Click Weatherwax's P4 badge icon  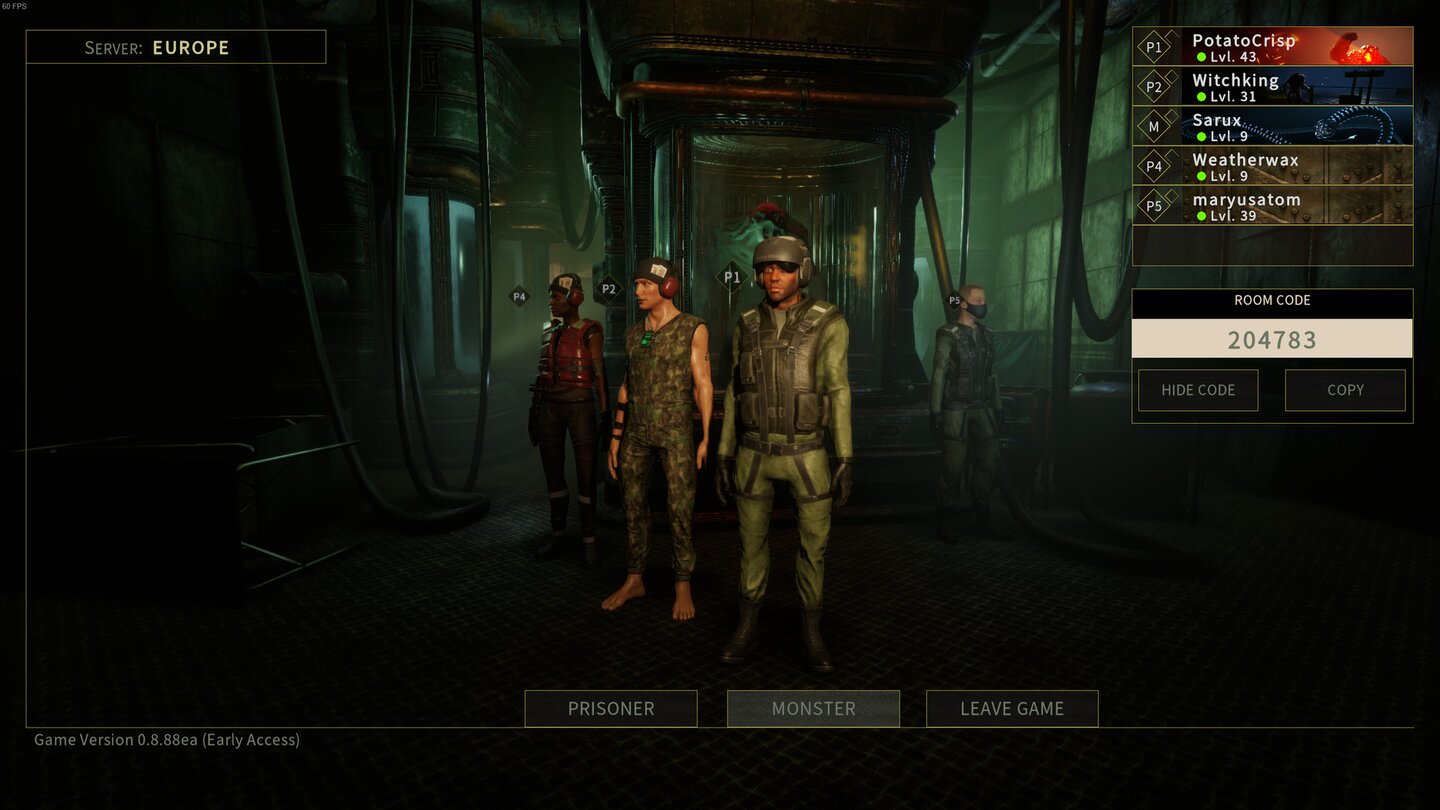click(x=1155, y=167)
